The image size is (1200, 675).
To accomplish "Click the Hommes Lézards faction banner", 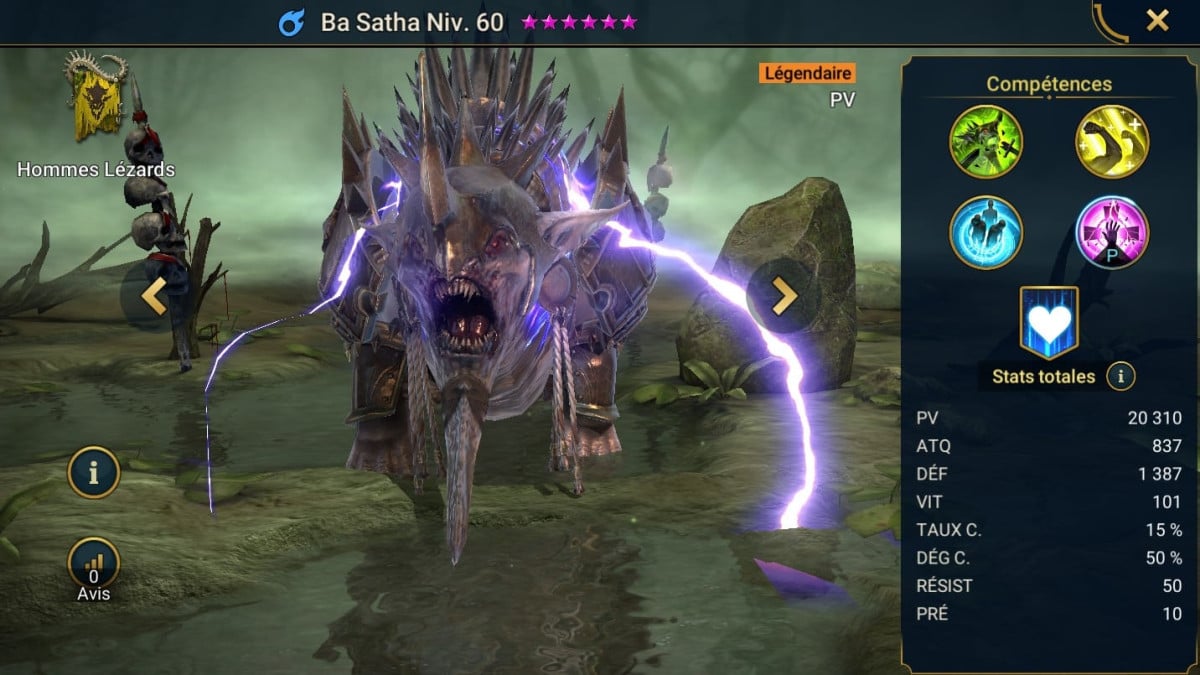I will pos(96,98).
